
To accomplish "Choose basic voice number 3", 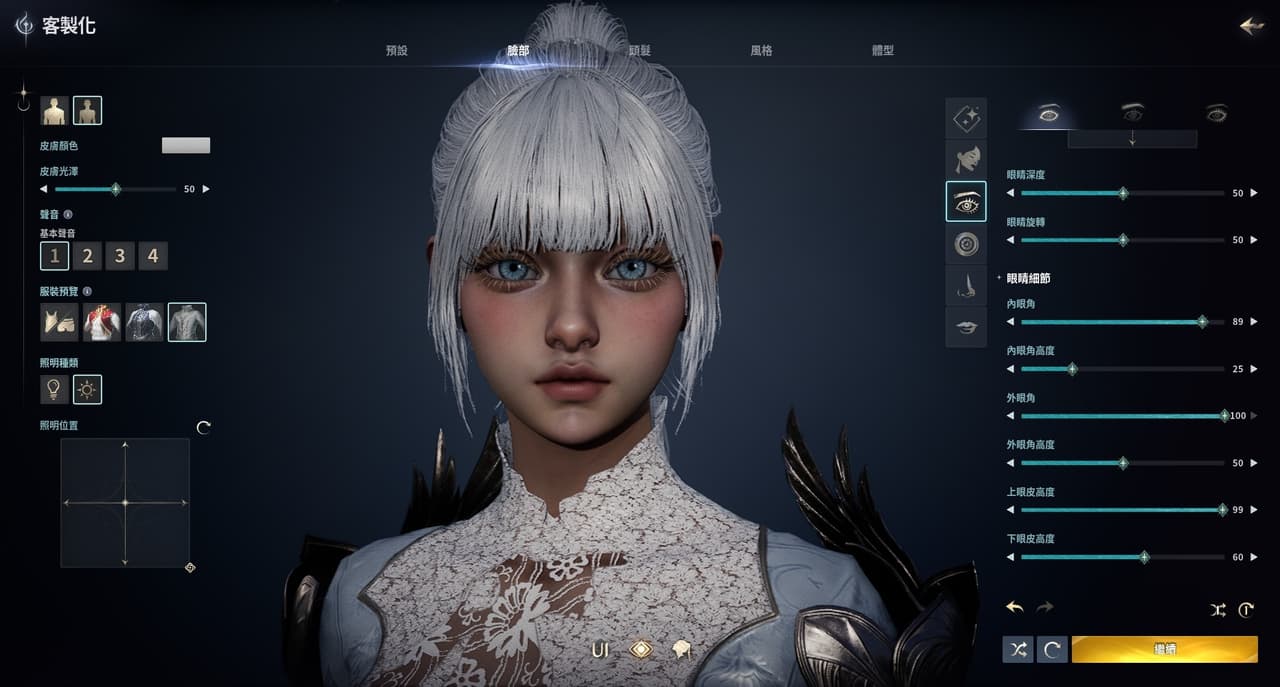I will coord(120,257).
